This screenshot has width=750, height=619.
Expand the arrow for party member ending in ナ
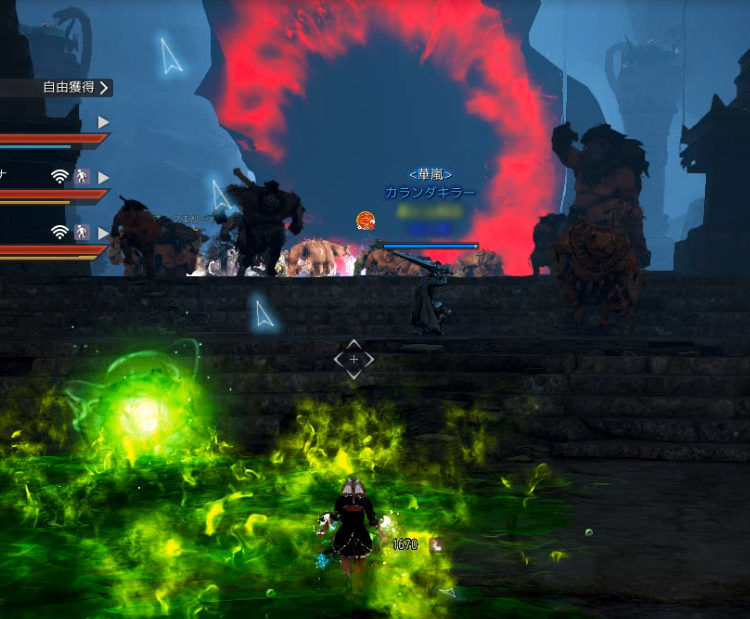[103, 177]
